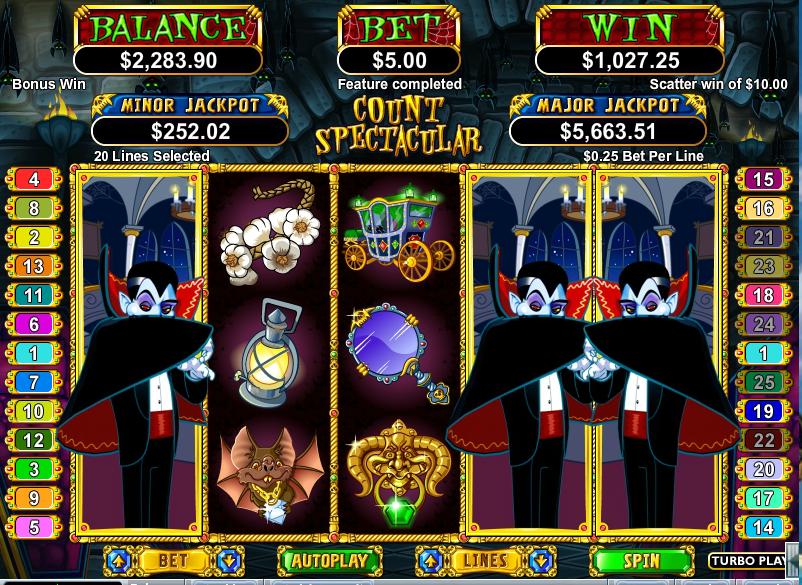This screenshot has height=585, width=802.
Task: Select payline 4 marker
Action: 35,180
